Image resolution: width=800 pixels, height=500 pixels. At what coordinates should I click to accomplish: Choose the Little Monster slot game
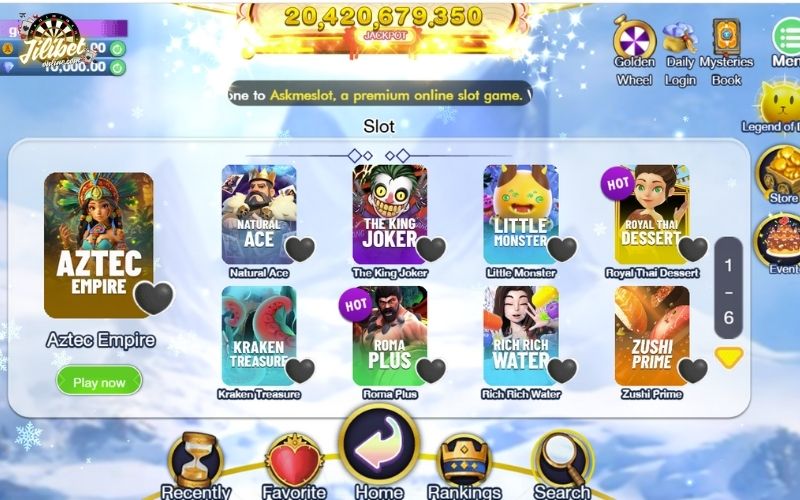(520, 214)
